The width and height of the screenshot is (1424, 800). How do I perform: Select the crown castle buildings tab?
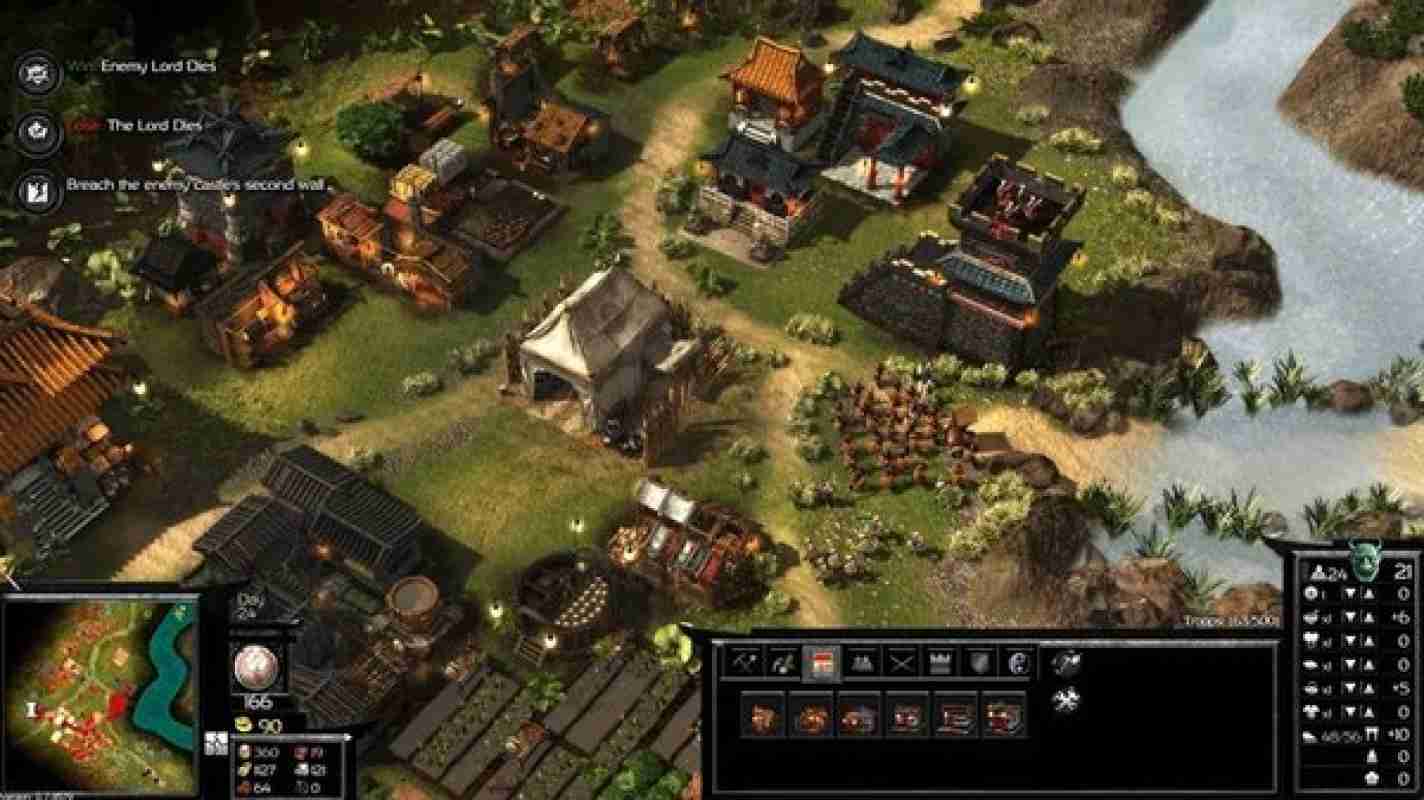[x=941, y=662]
